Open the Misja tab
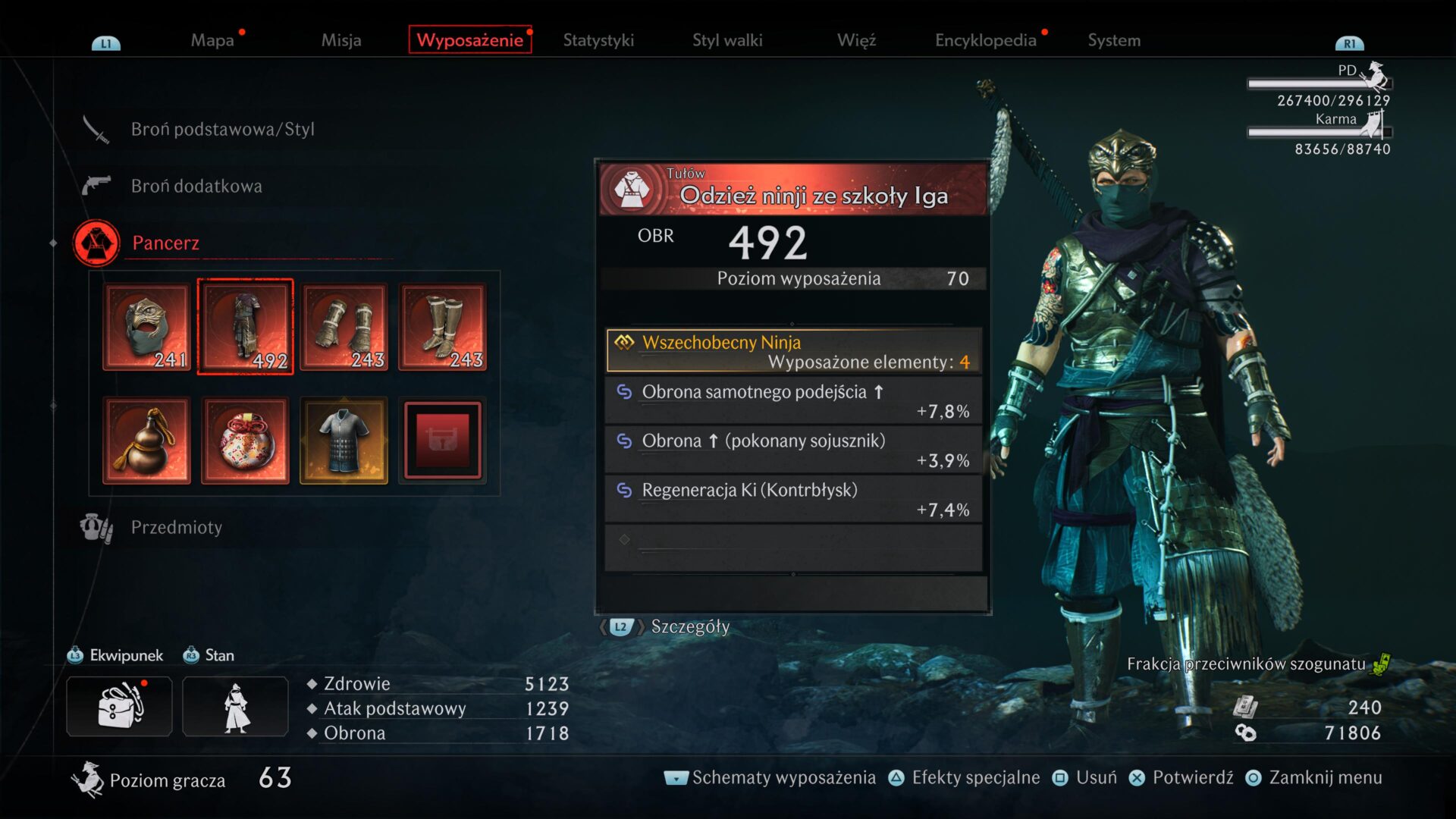 340,40
